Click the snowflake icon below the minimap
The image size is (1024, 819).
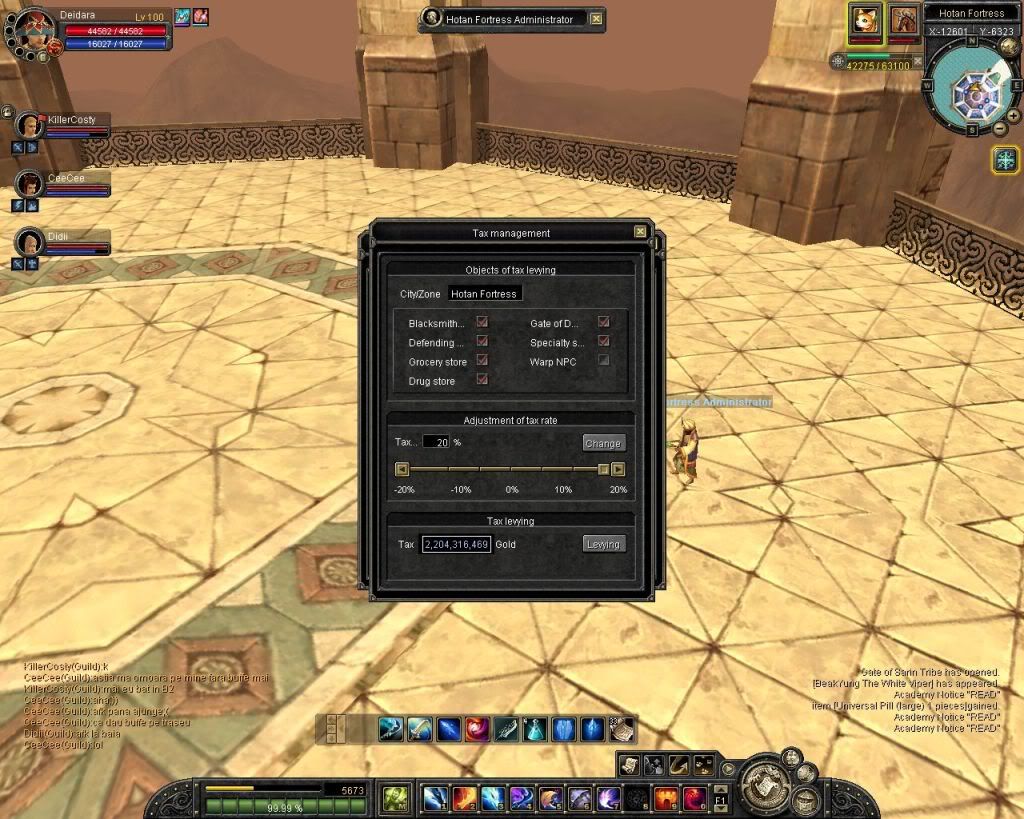click(x=1004, y=159)
